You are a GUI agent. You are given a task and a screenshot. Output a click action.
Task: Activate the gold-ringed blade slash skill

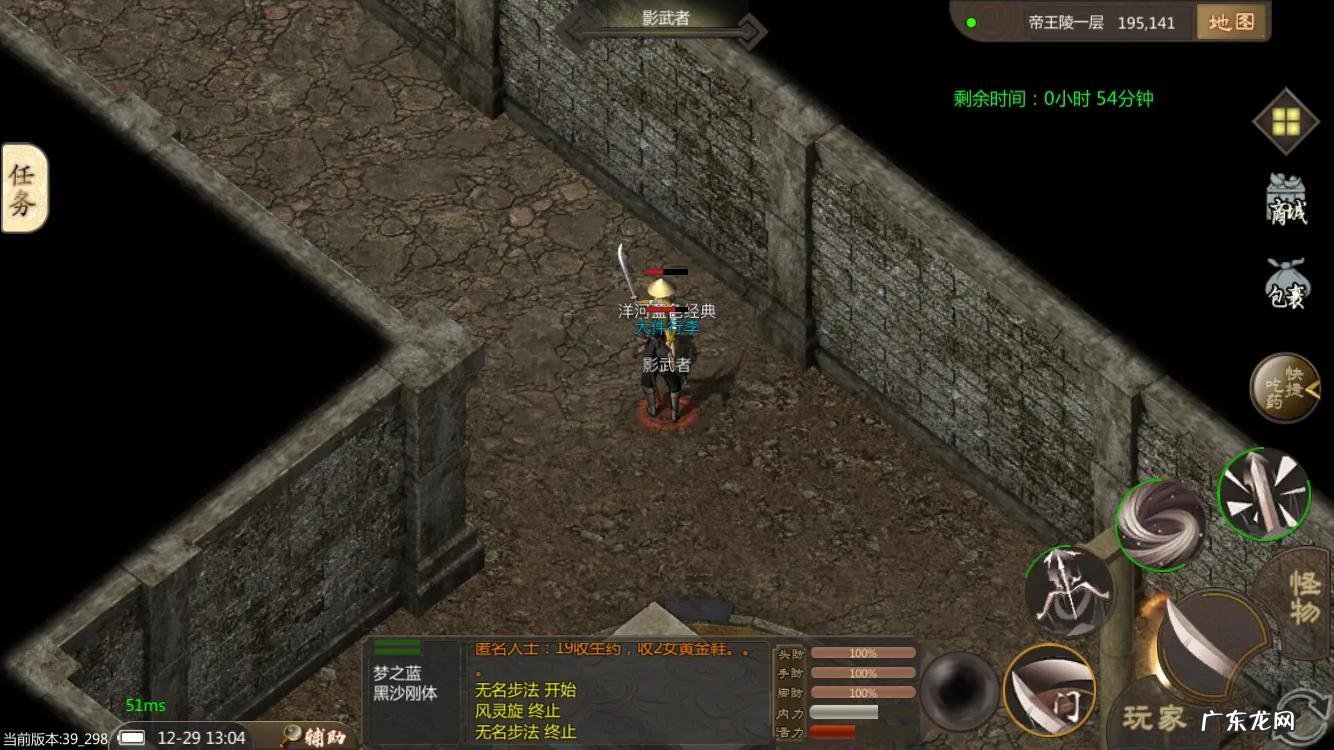pyautogui.click(x=1049, y=689)
